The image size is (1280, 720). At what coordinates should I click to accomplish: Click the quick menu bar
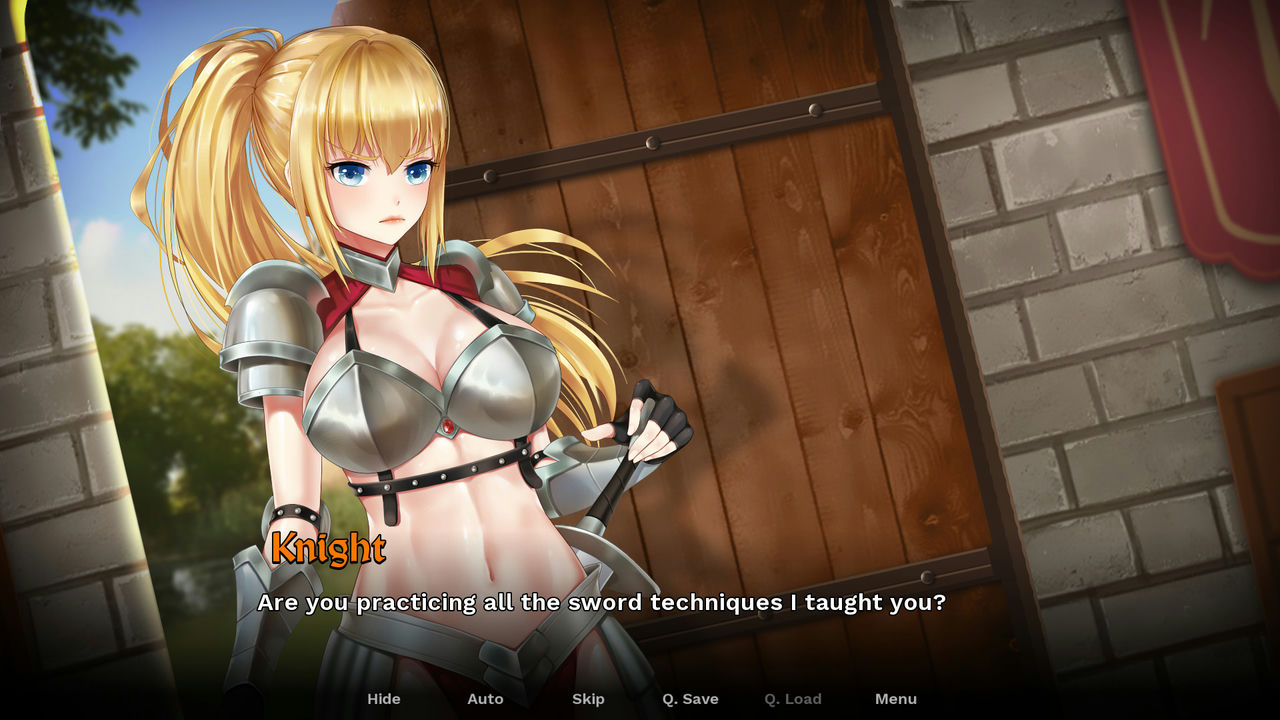(640, 699)
